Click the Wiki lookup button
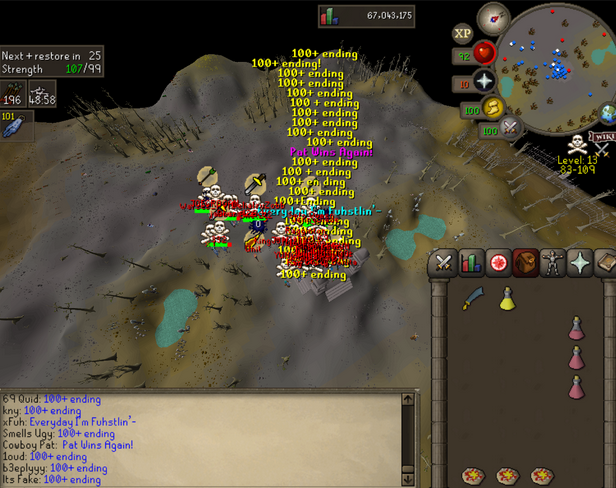616x488 pixels. [603, 137]
